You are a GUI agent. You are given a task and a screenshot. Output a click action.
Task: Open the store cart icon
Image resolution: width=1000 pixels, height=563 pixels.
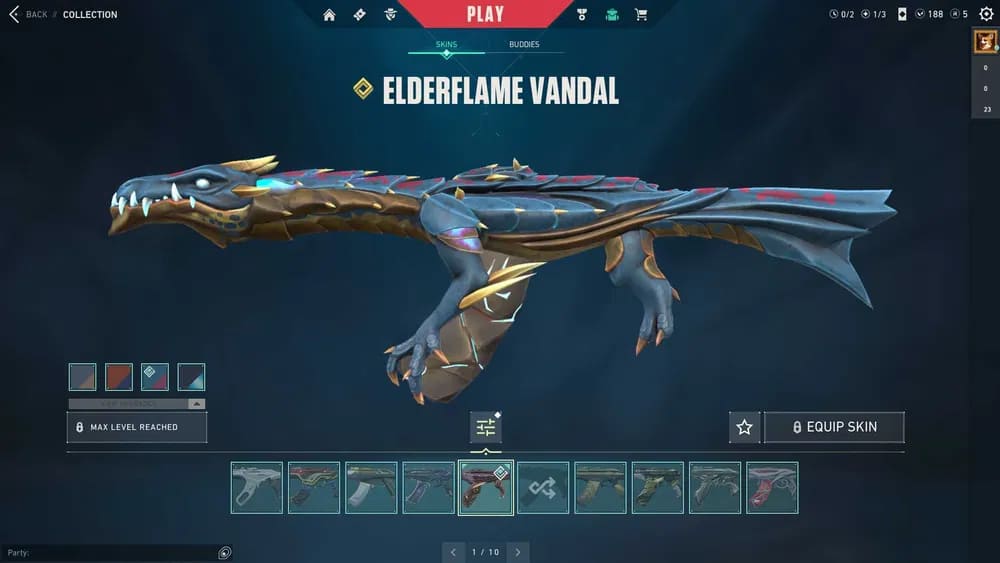click(x=641, y=15)
